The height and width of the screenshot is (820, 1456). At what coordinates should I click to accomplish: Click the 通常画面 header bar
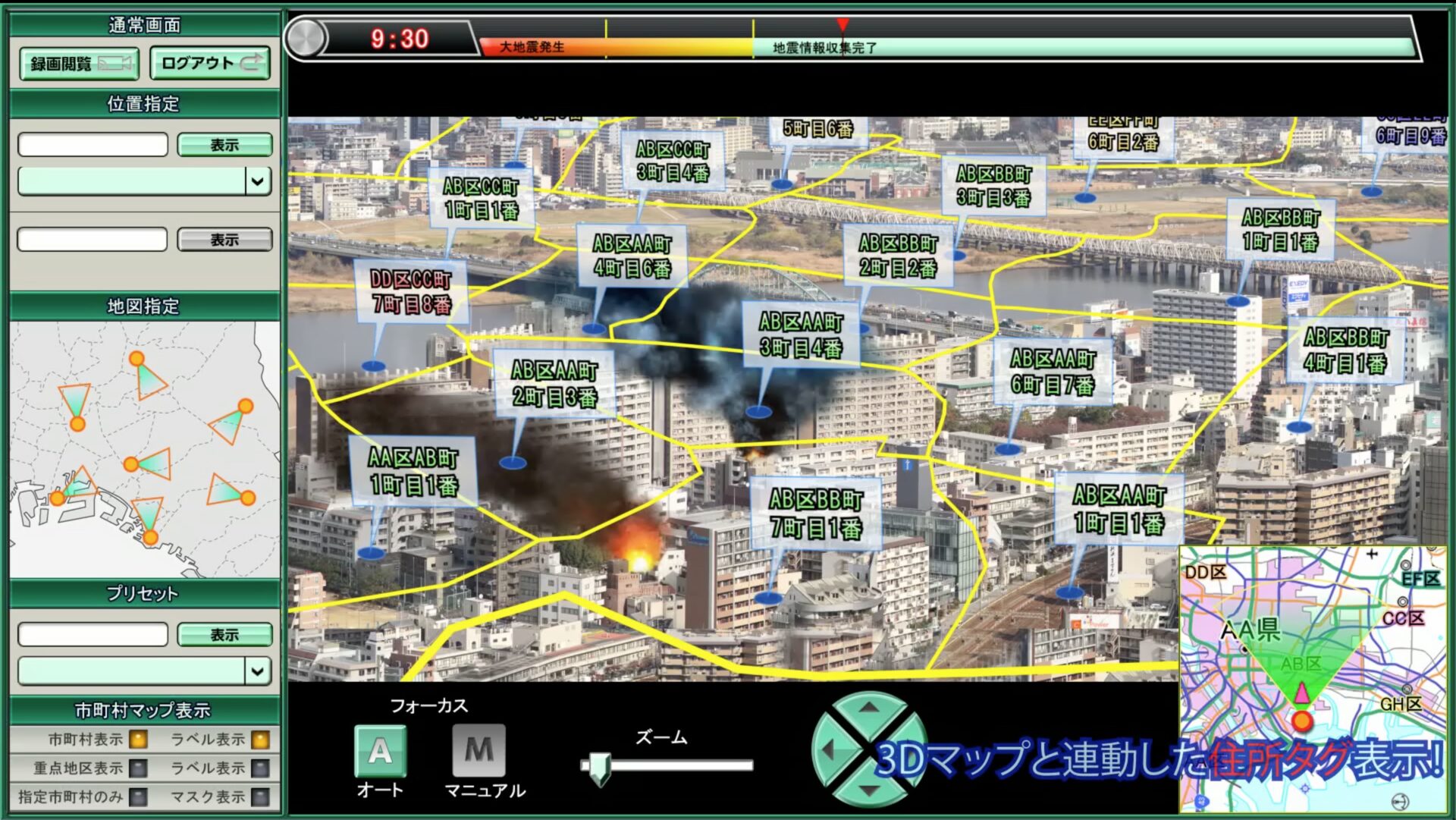(x=144, y=24)
